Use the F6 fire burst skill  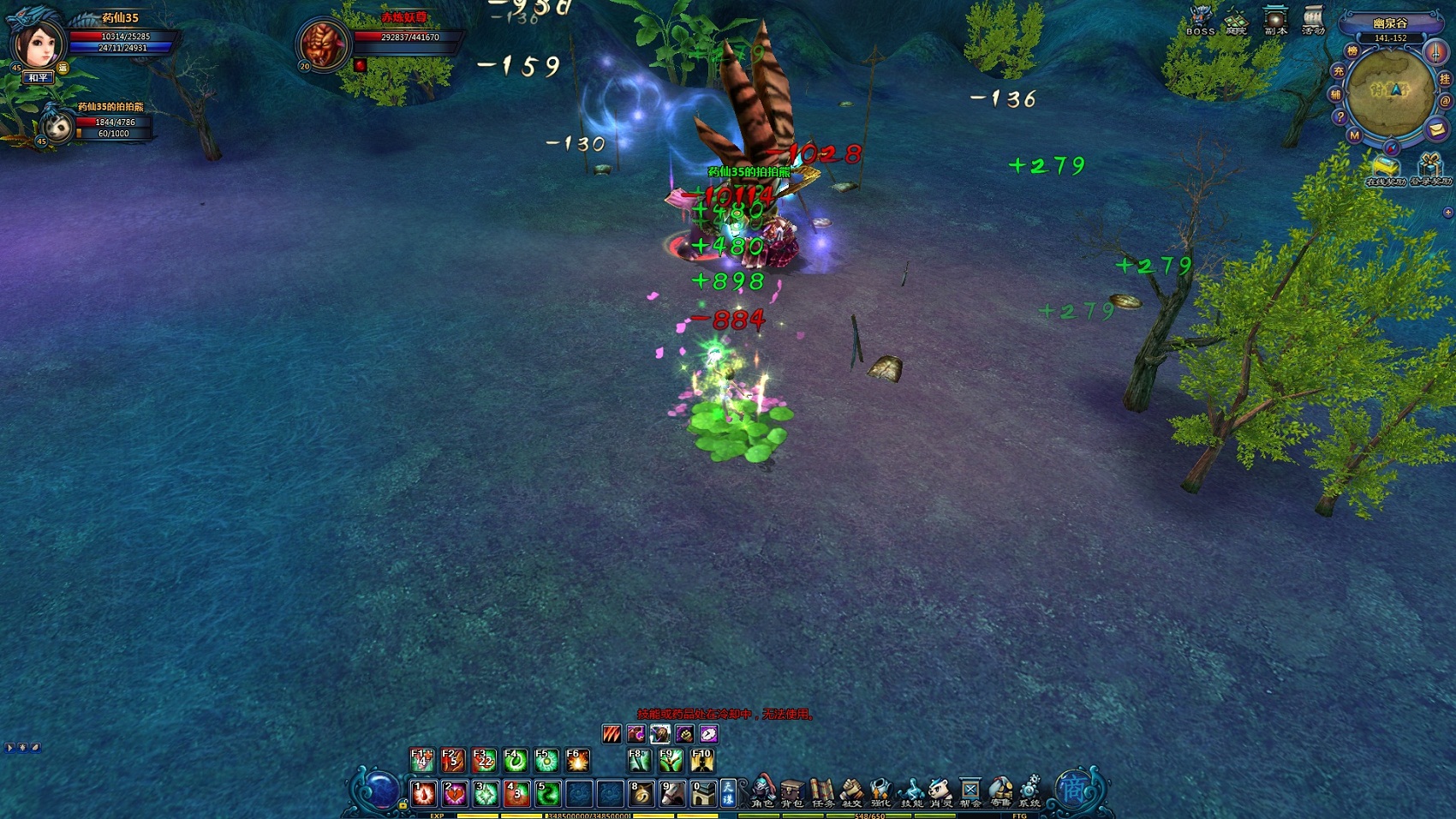(x=577, y=760)
